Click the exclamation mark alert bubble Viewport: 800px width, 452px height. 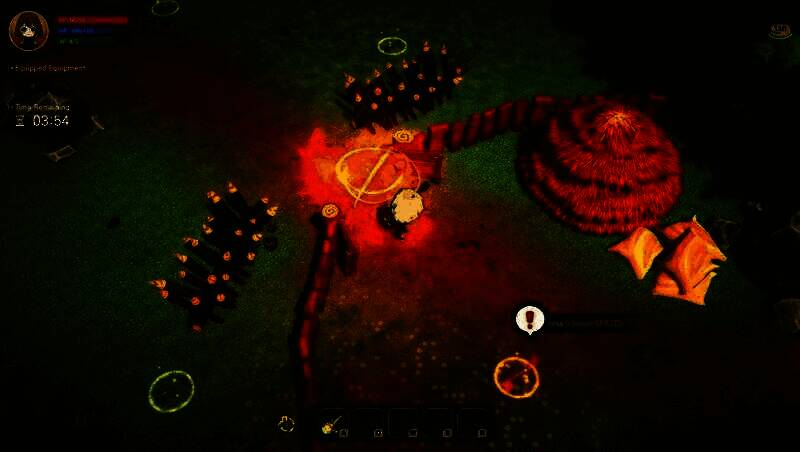click(530, 320)
